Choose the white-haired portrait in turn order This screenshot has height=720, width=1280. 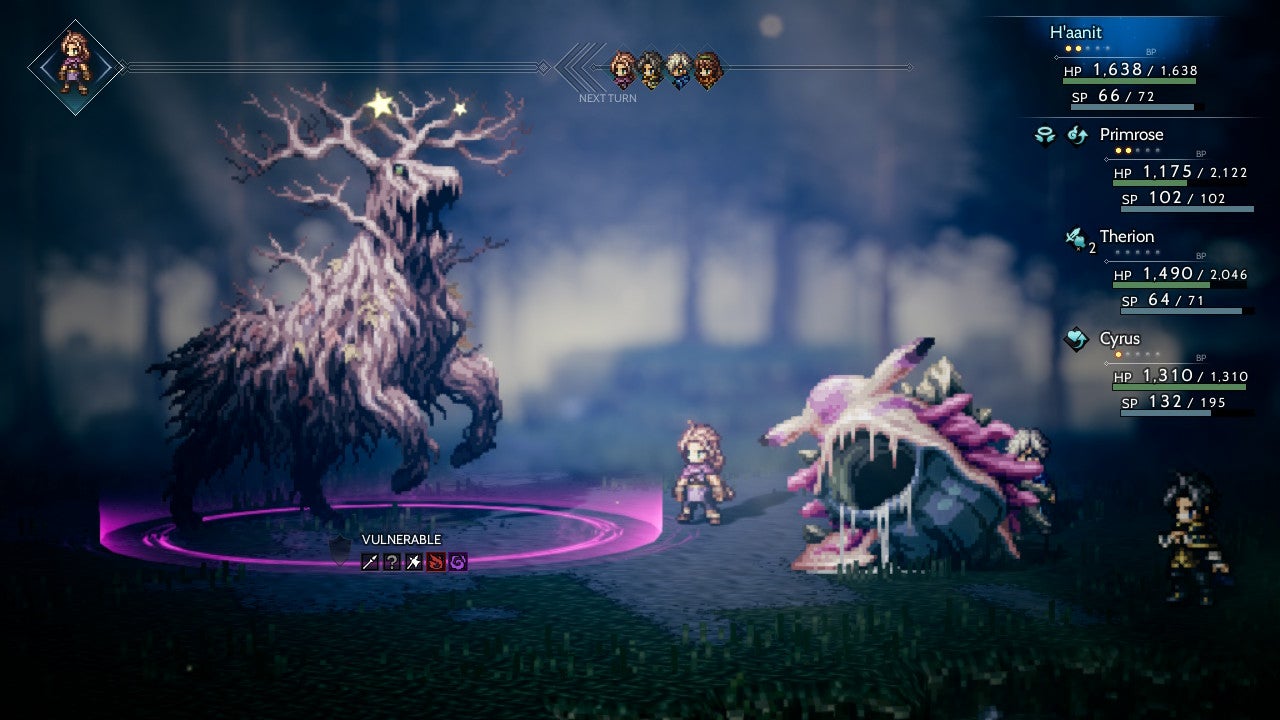pos(679,69)
